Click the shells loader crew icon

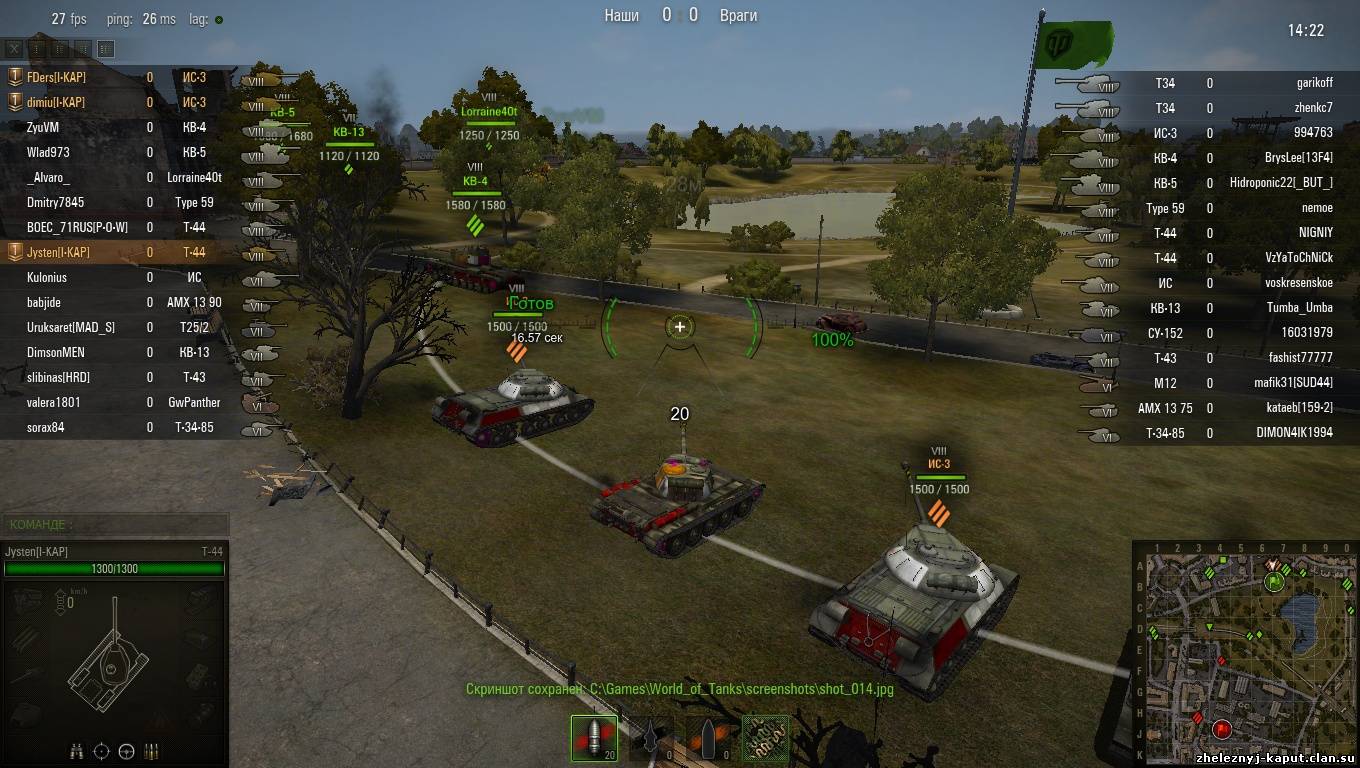click(x=152, y=751)
